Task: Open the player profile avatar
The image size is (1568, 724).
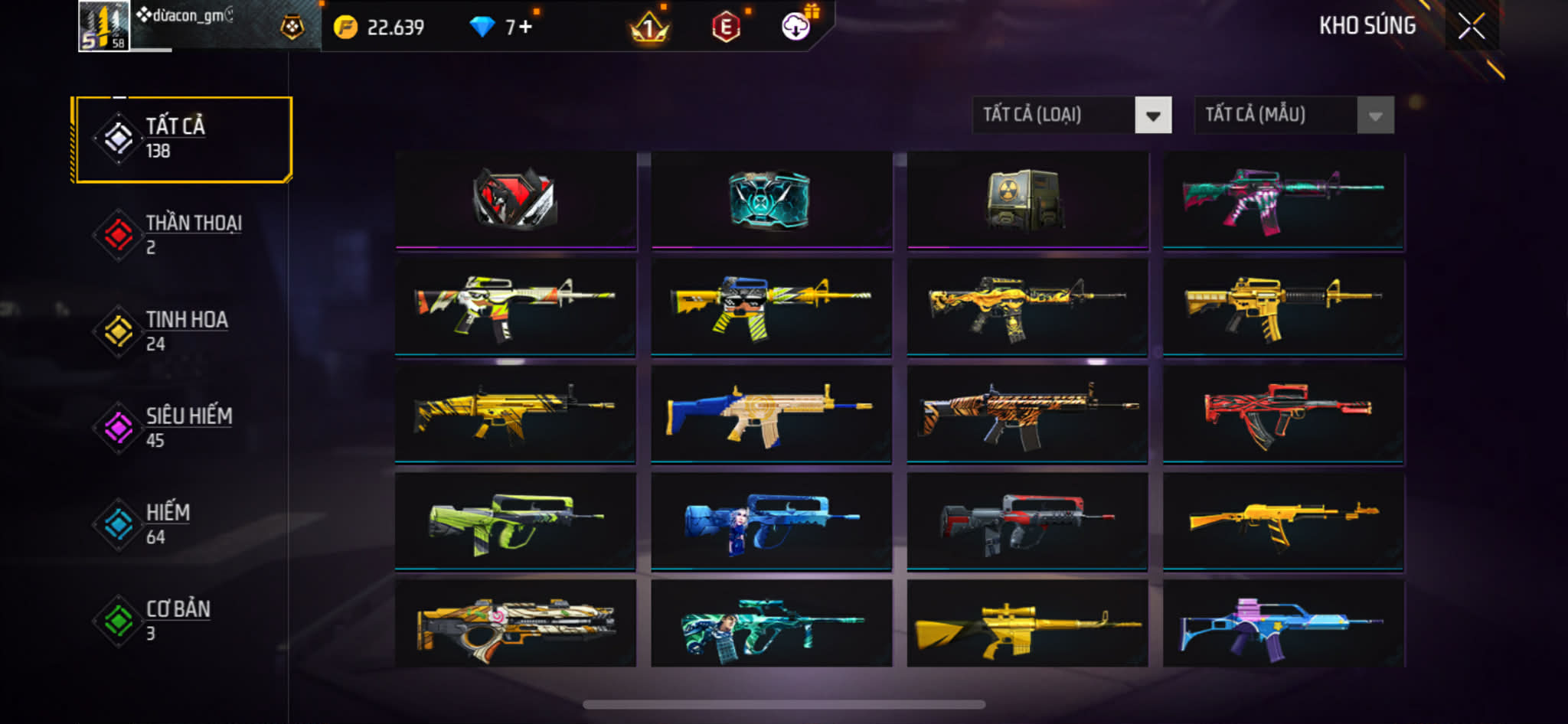Action: (103, 26)
